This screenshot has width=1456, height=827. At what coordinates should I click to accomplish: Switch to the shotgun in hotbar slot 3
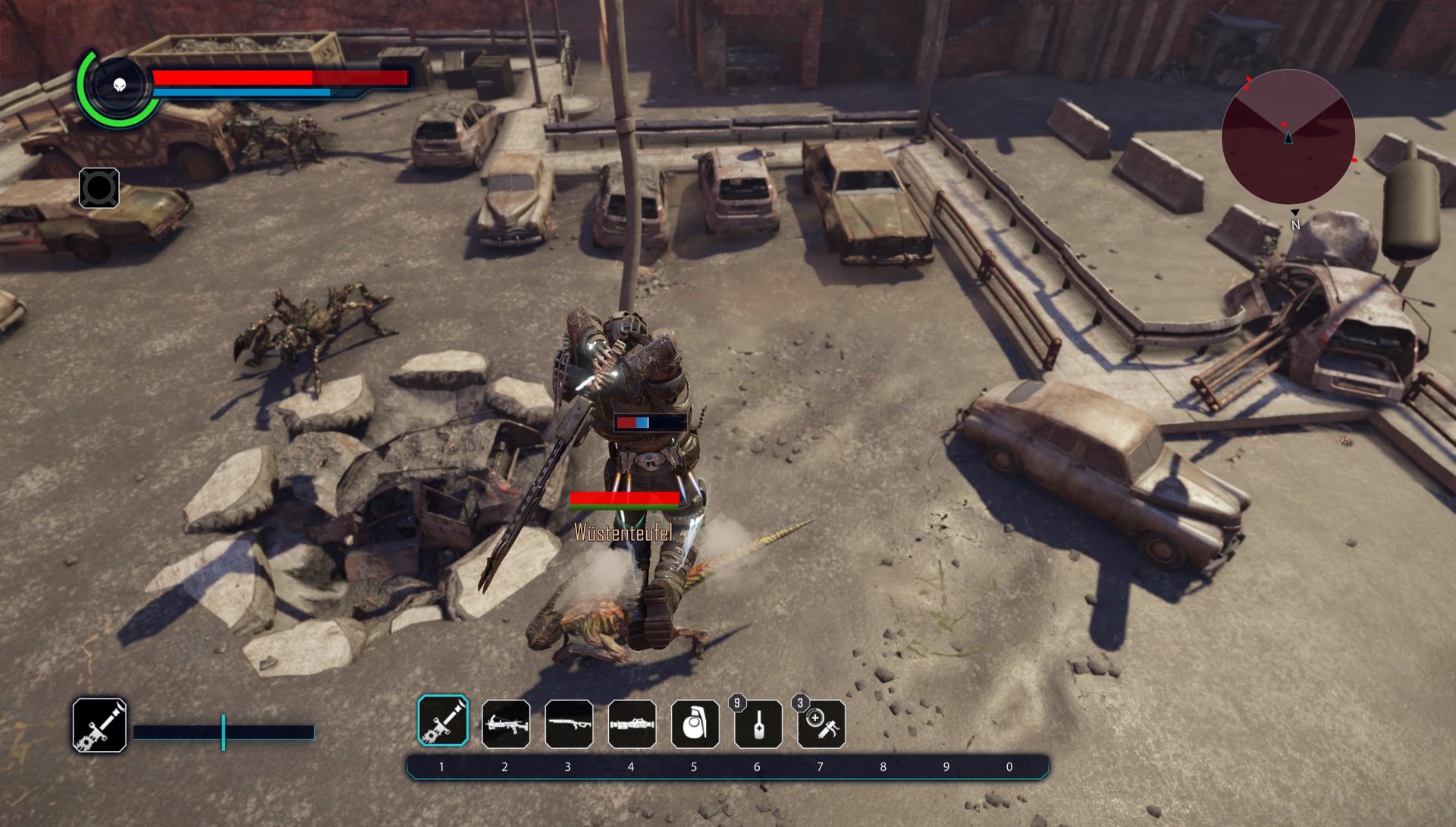point(569,724)
